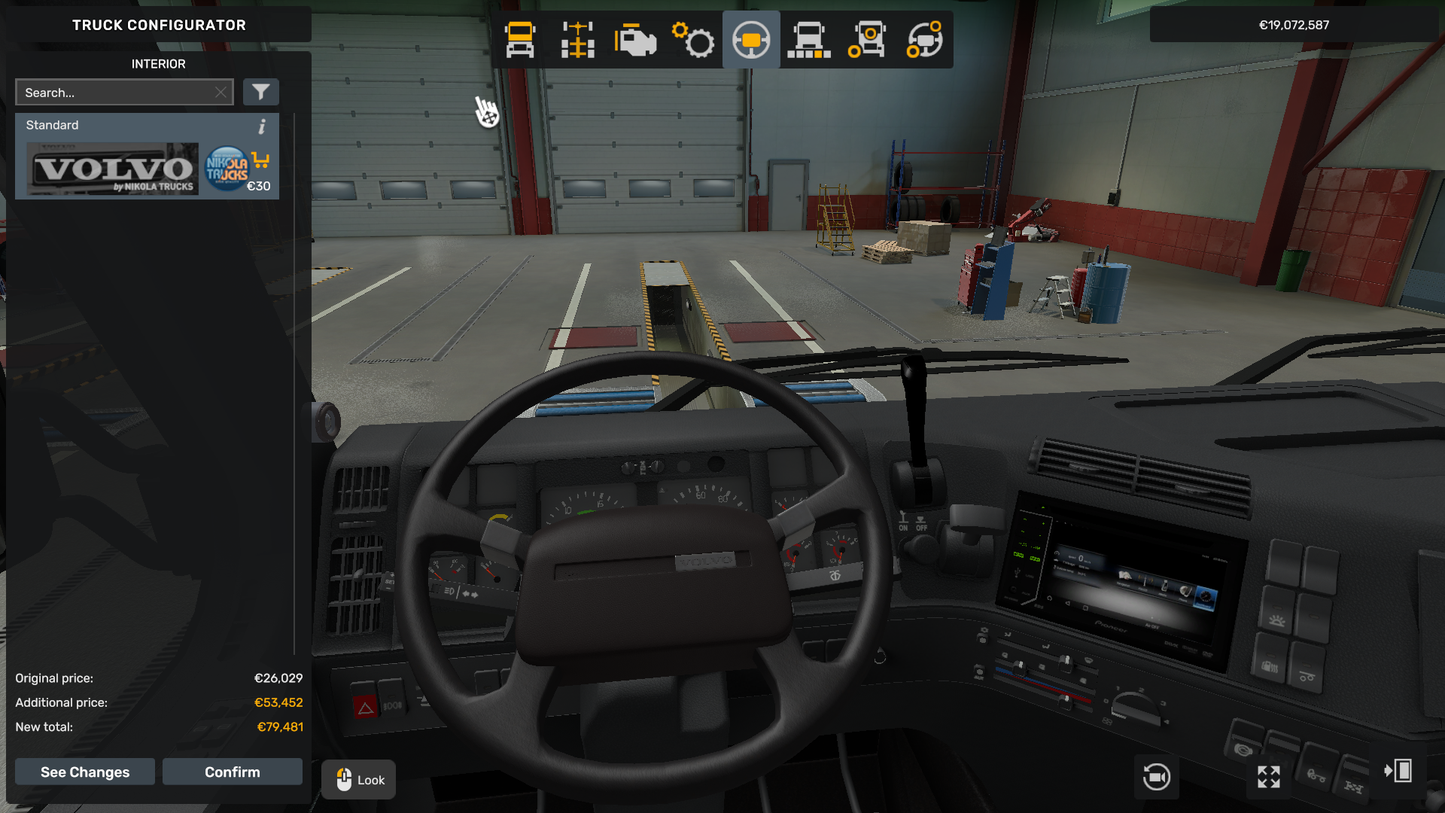This screenshot has height=813, width=1445.
Task: Confirm the truck configuration purchase
Action: pos(232,772)
